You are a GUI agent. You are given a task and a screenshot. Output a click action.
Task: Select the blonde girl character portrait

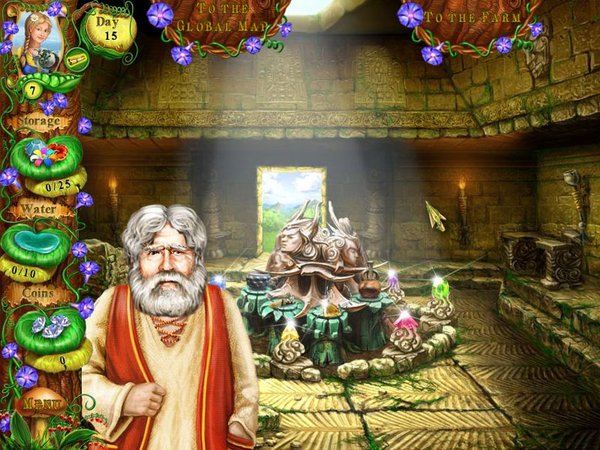pyautogui.click(x=34, y=39)
